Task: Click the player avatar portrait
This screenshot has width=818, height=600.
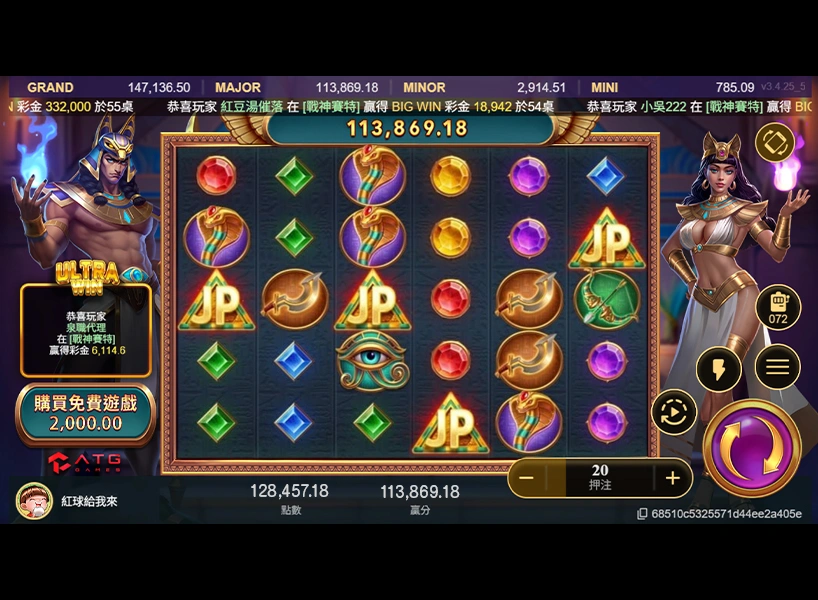Action: pos(34,501)
